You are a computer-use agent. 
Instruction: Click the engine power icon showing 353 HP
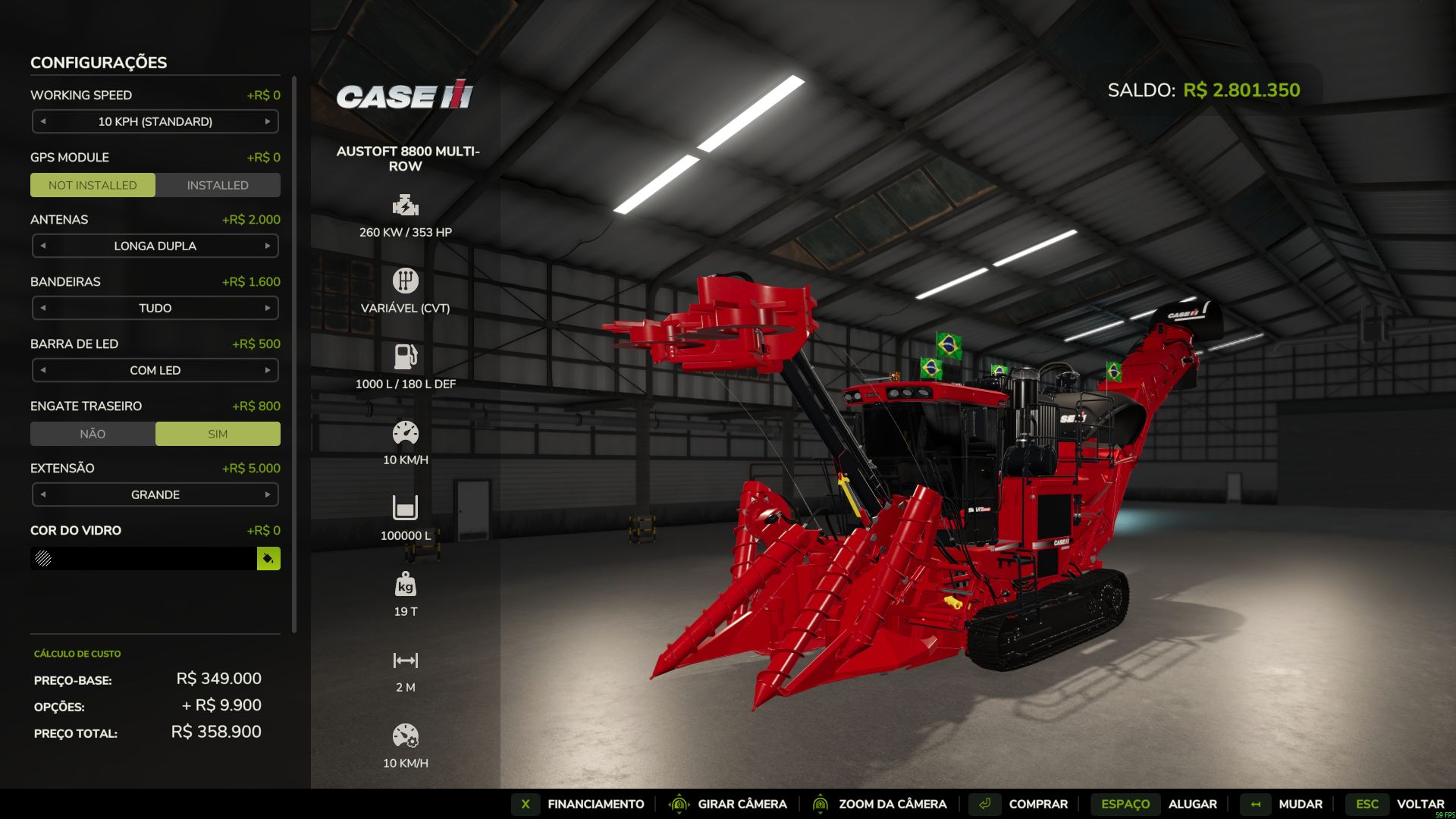pos(406,204)
